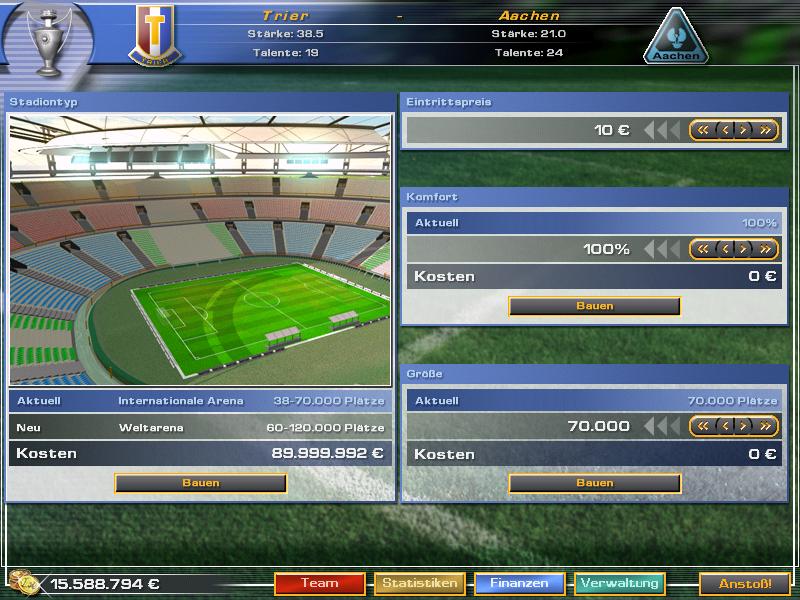
Task: Click Bauen in the Komfort panel
Action: (594, 306)
